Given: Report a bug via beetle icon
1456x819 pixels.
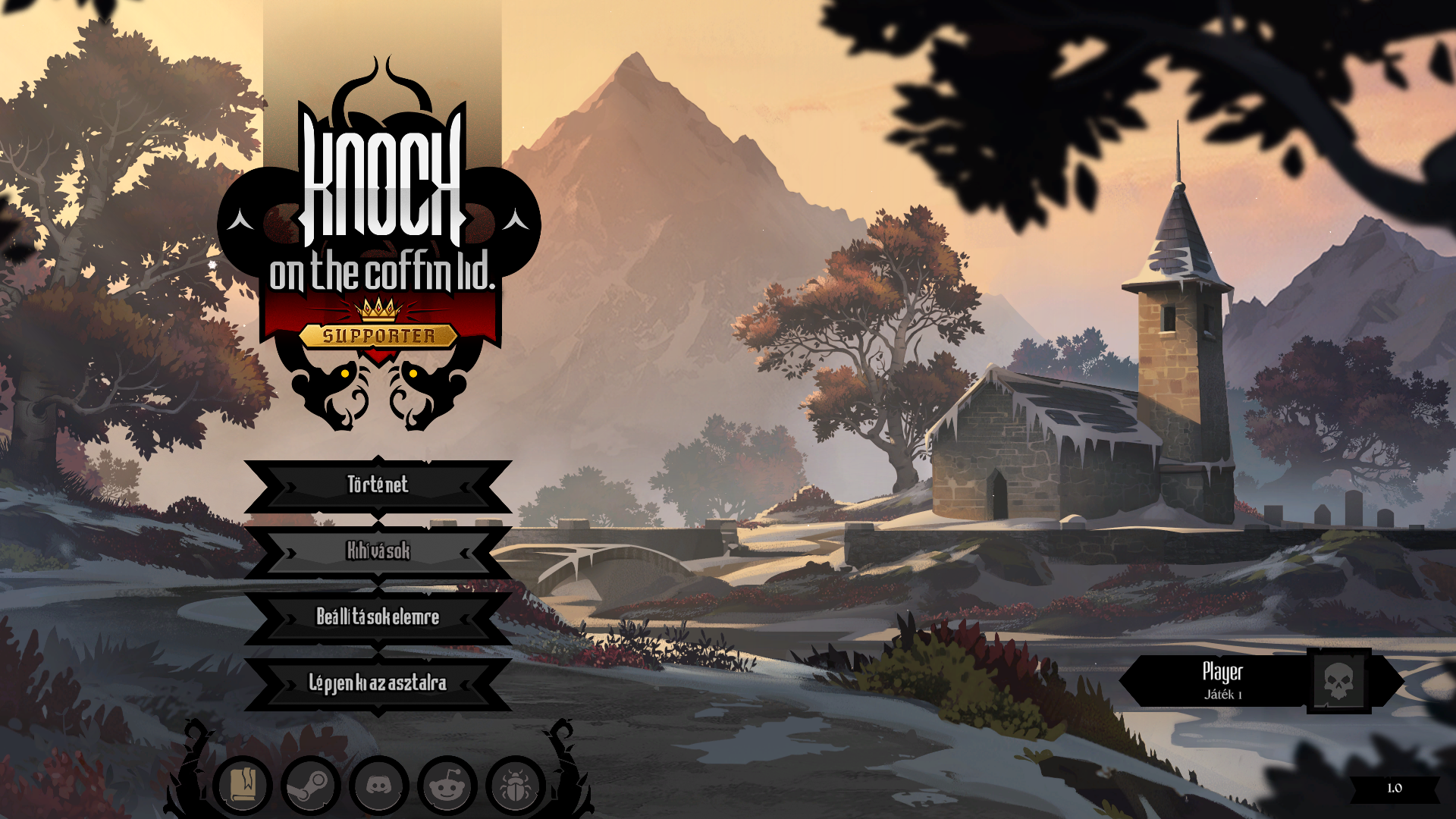Looking at the screenshot, I should pos(516,786).
